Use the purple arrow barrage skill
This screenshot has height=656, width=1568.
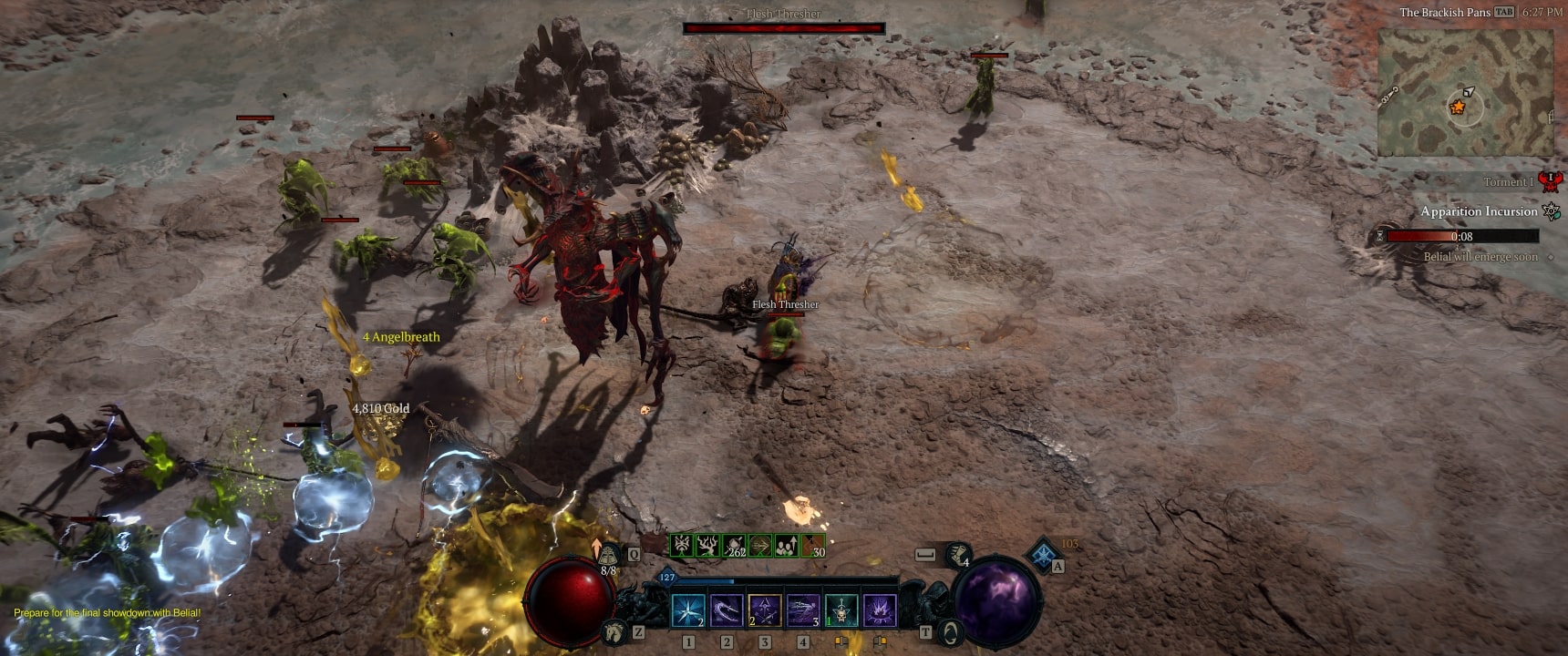click(803, 610)
